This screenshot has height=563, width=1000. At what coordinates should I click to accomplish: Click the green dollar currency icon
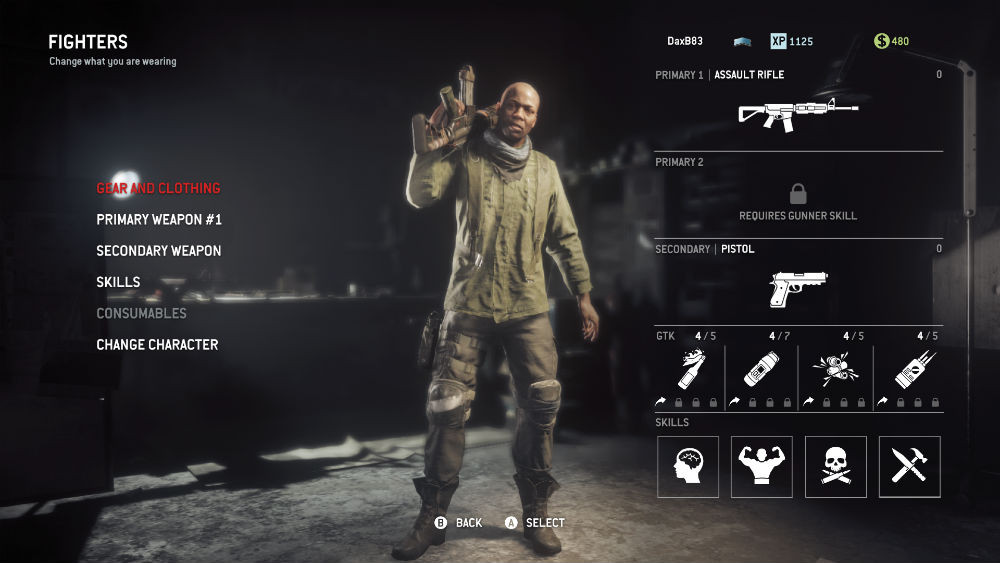881,42
